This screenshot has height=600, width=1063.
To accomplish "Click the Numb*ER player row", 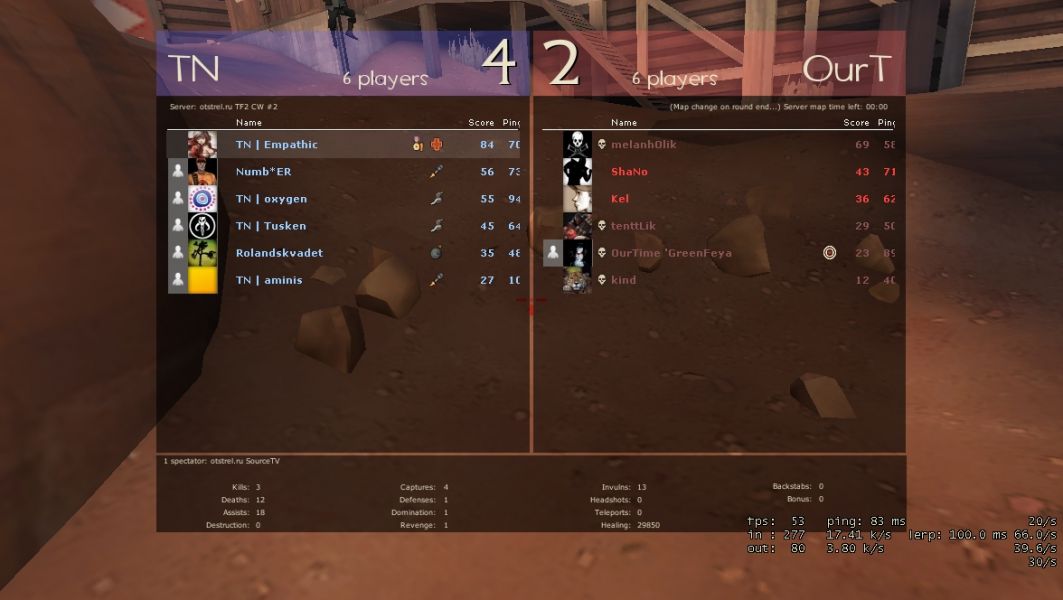I will coord(264,172).
